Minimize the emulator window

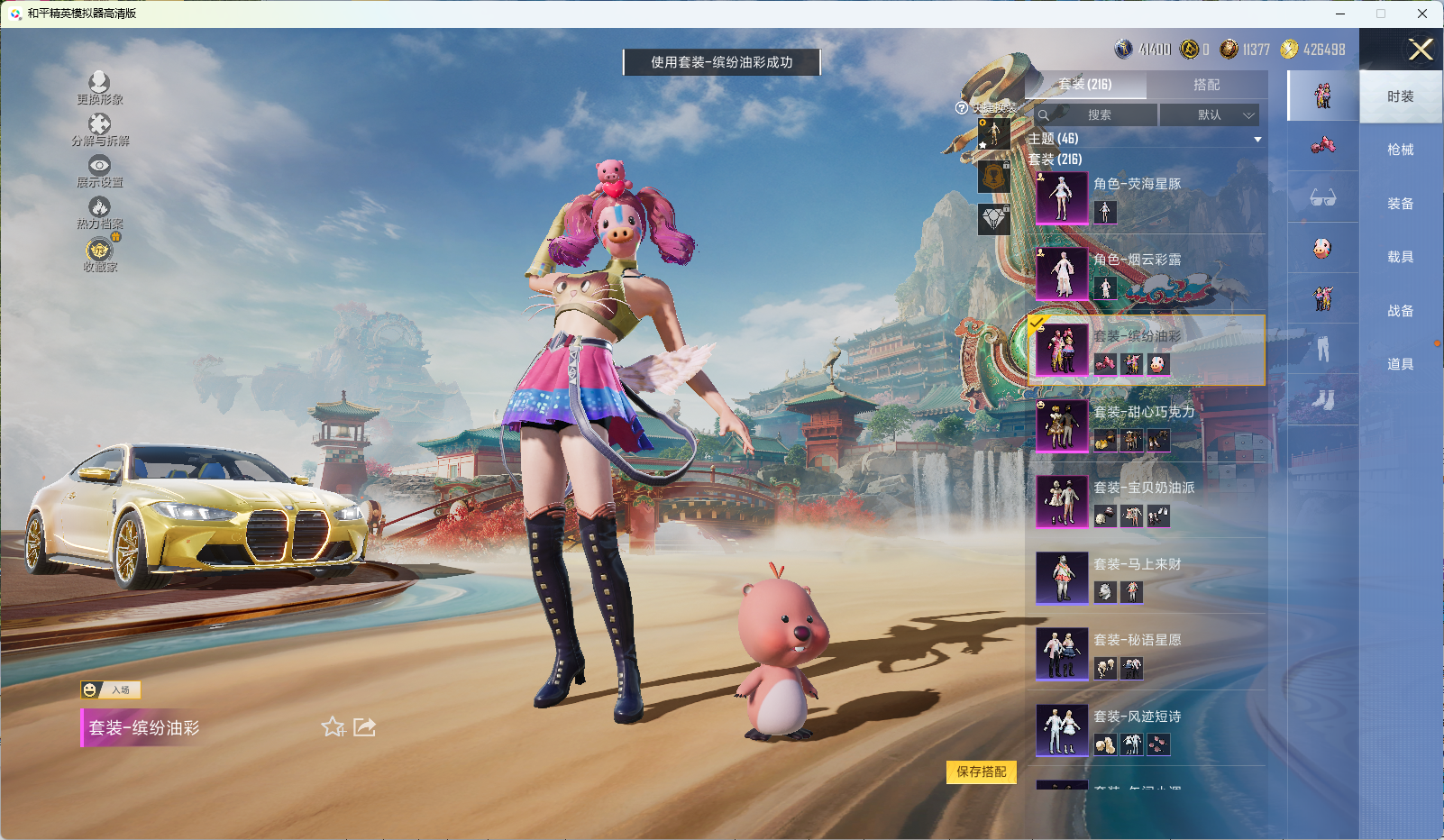1340,14
